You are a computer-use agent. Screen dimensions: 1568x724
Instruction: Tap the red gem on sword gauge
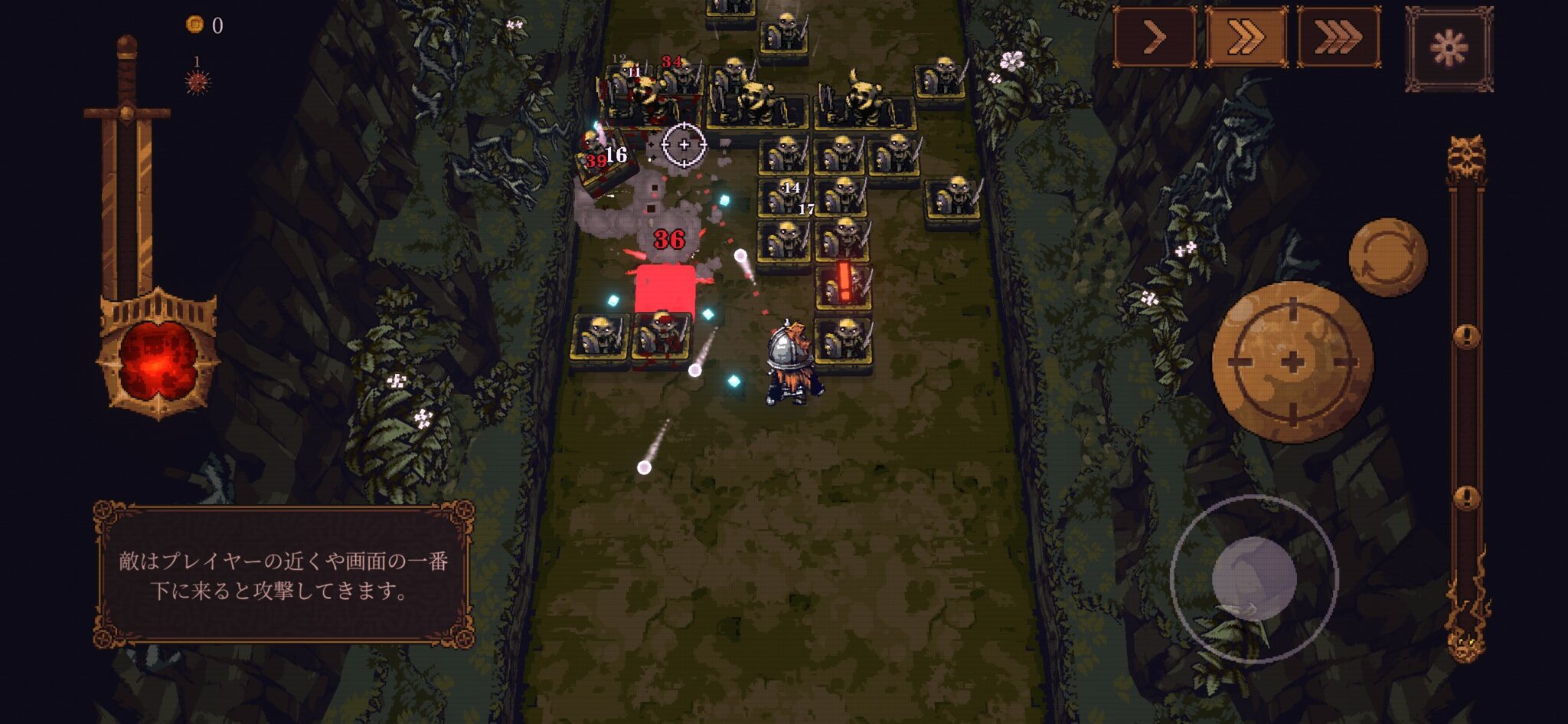click(159, 360)
